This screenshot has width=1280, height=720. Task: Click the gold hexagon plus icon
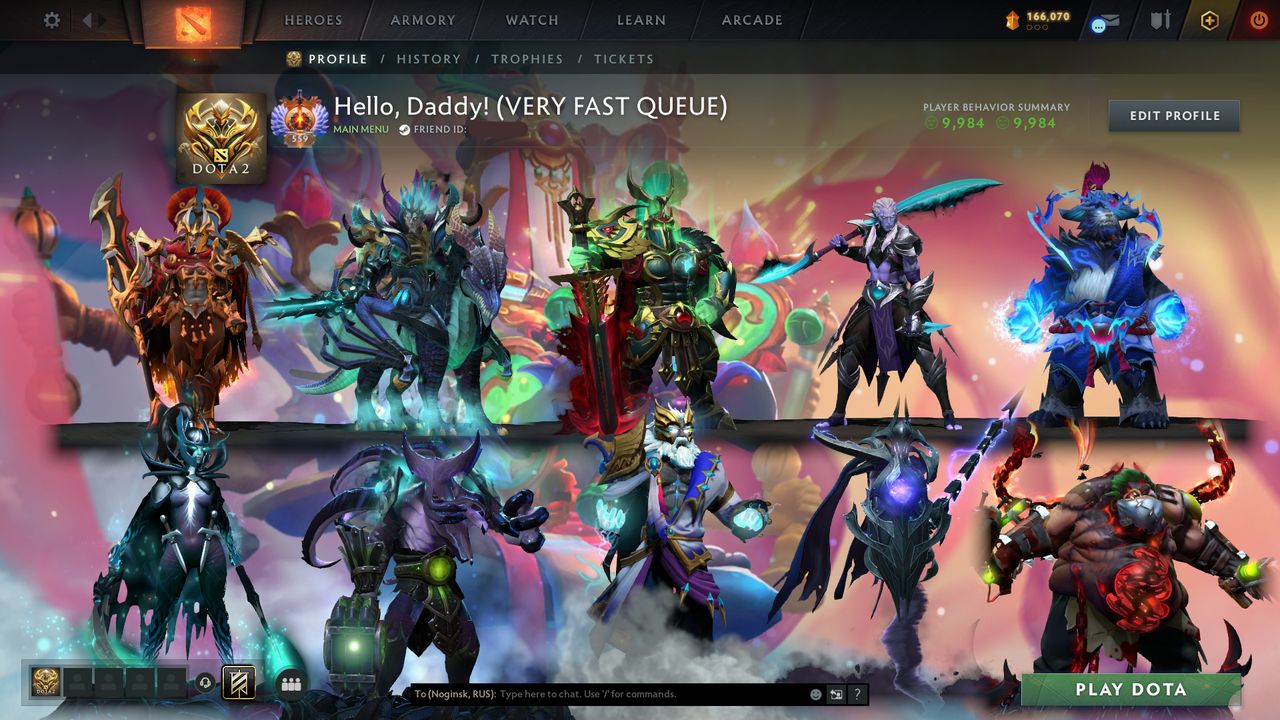pyautogui.click(x=1210, y=19)
